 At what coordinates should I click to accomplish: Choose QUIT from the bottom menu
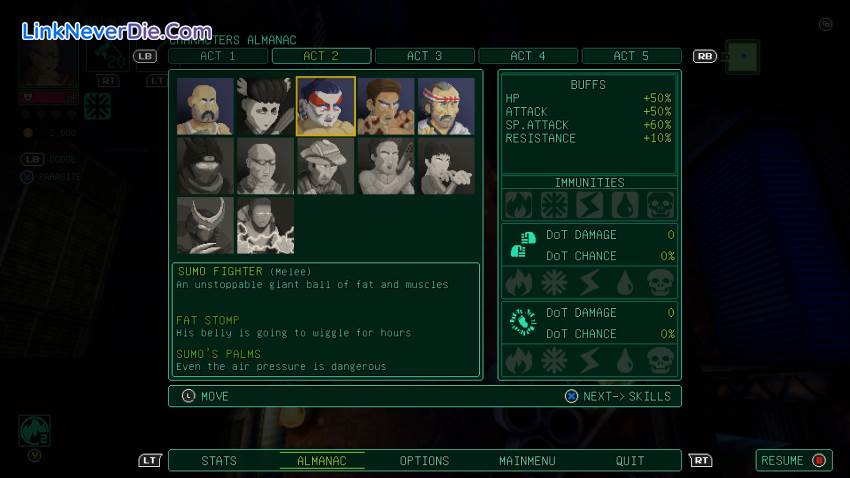[630, 461]
